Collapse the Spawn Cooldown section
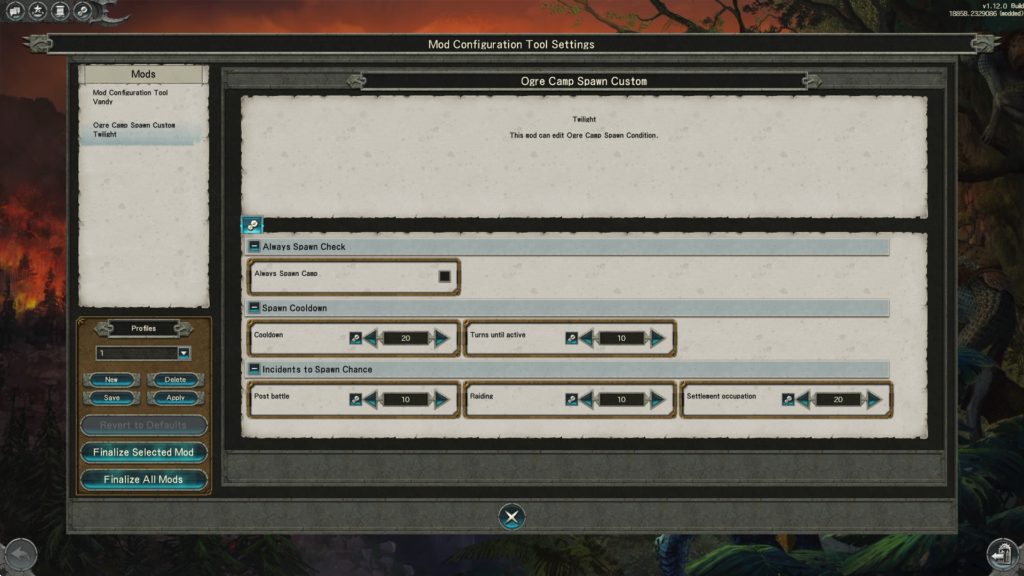The width and height of the screenshot is (1024, 576). click(254, 308)
